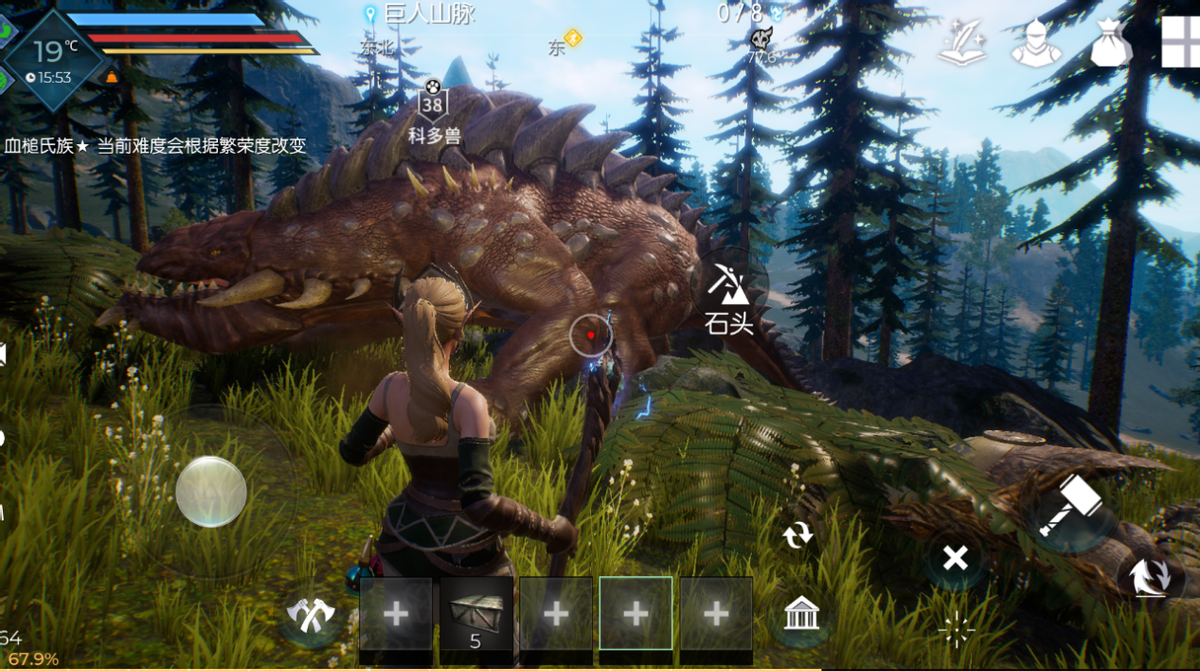1200x671 pixels.
Task: Activate the dodge roll swirl button
Action: [1148, 577]
